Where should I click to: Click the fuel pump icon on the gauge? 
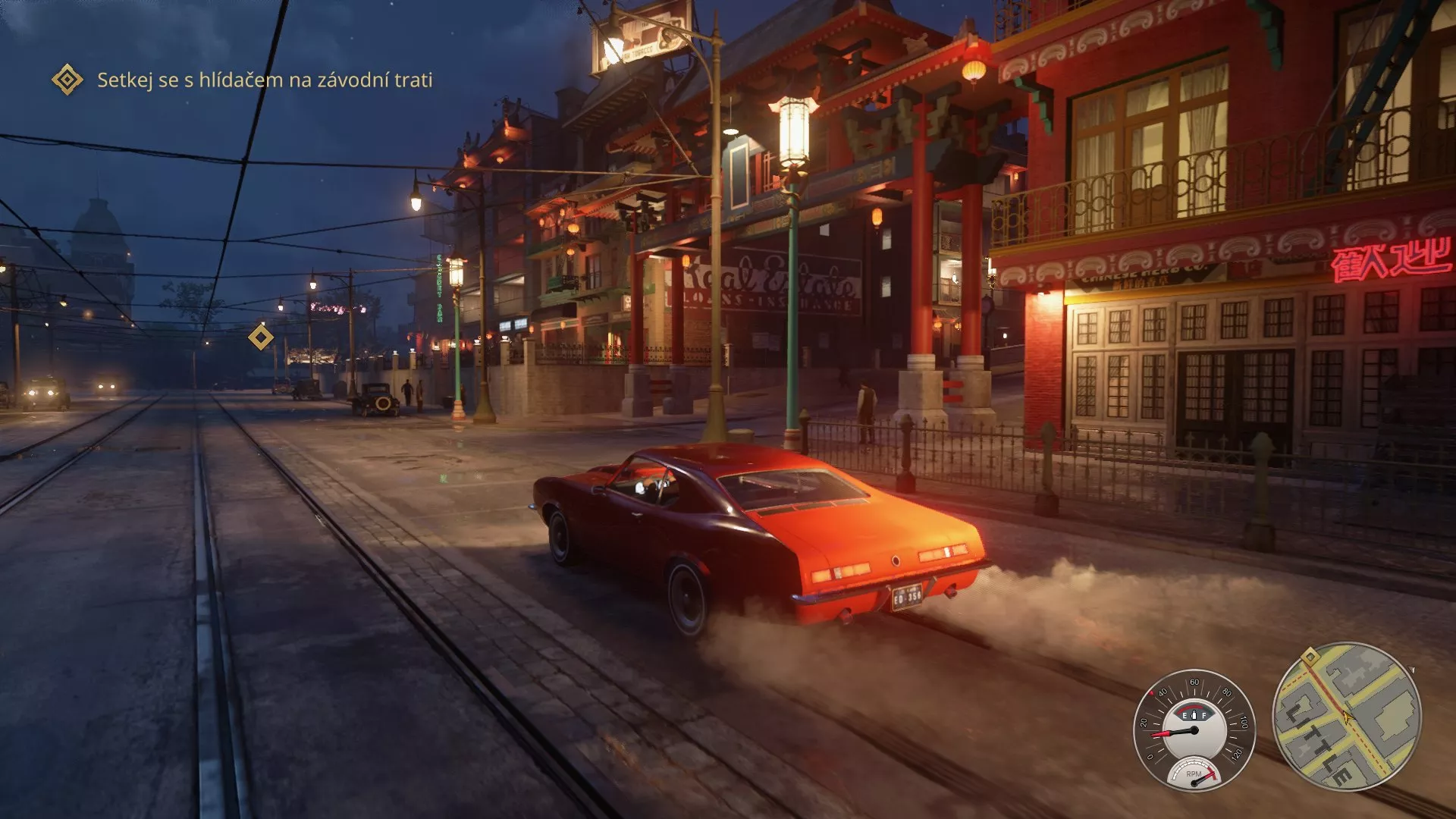(x=1194, y=715)
